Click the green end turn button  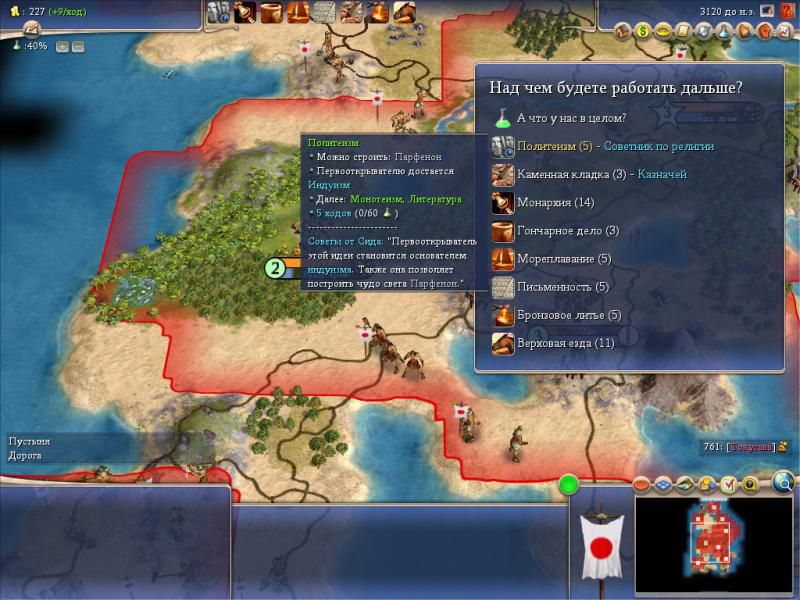(570, 485)
